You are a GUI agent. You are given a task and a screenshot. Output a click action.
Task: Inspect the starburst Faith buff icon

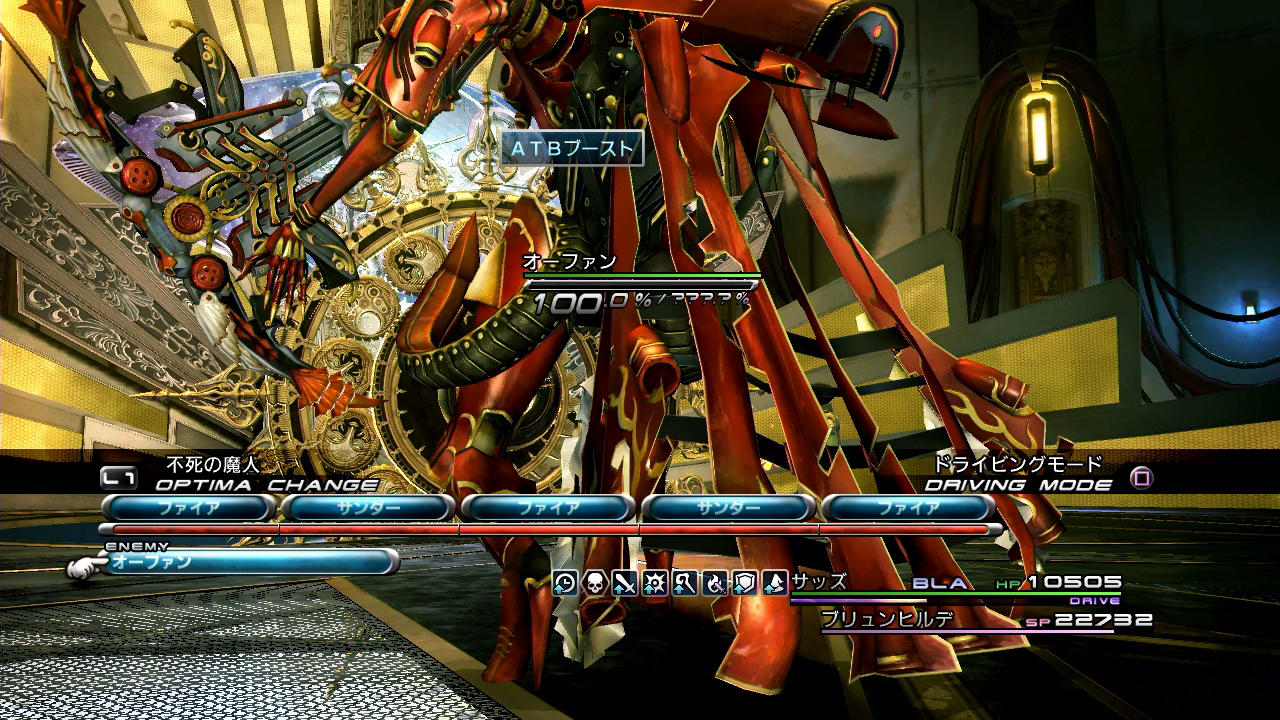click(x=655, y=583)
